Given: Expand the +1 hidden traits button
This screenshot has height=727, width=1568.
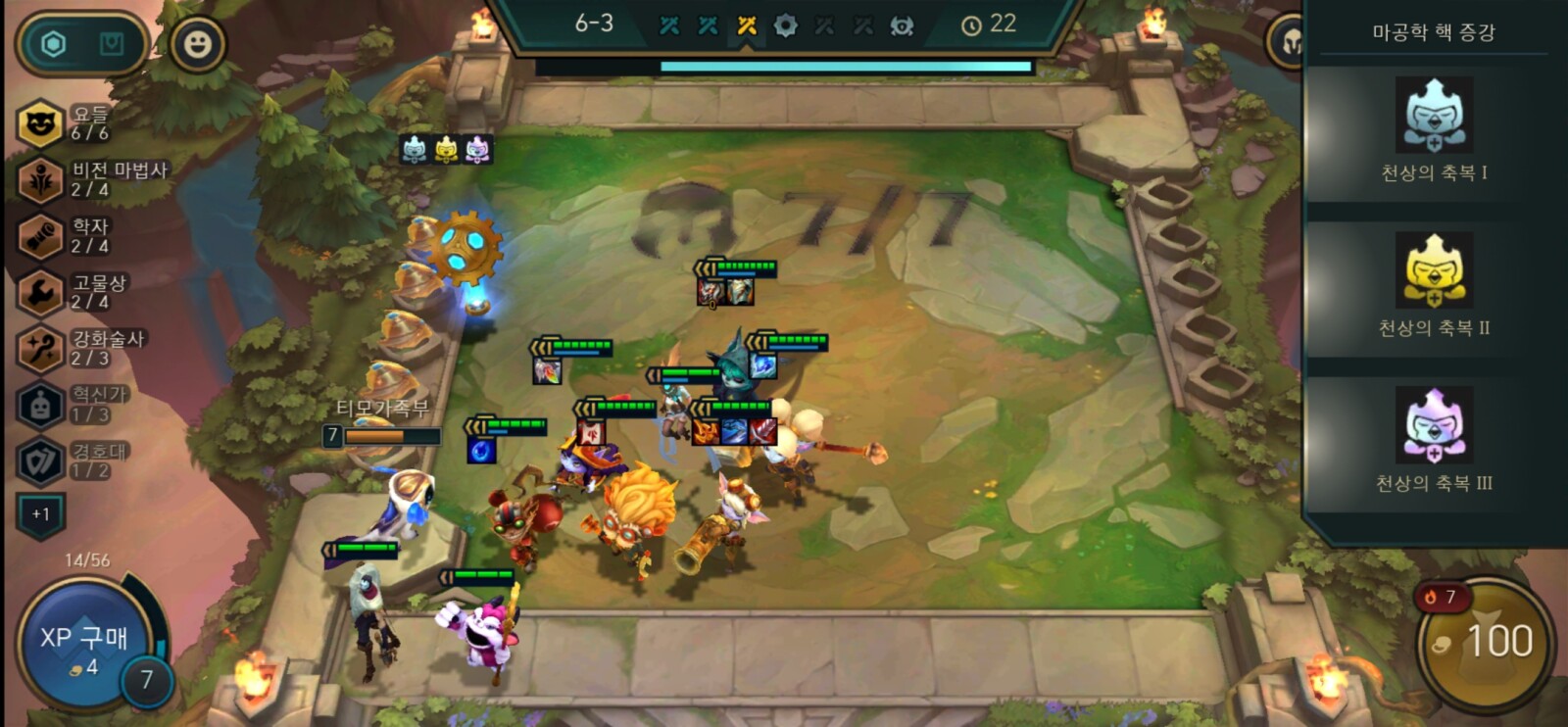Looking at the screenshot, I should coord(40,514).
